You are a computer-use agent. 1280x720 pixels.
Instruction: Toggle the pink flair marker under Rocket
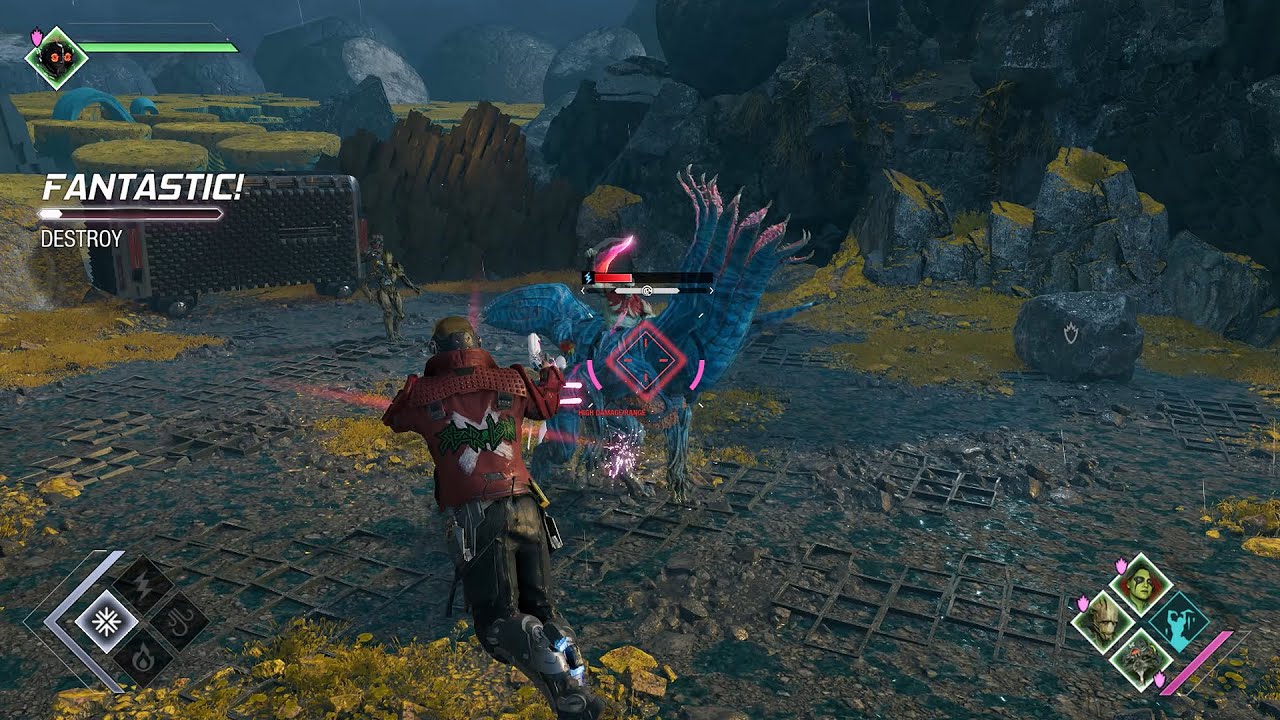tap(1159, 681)
